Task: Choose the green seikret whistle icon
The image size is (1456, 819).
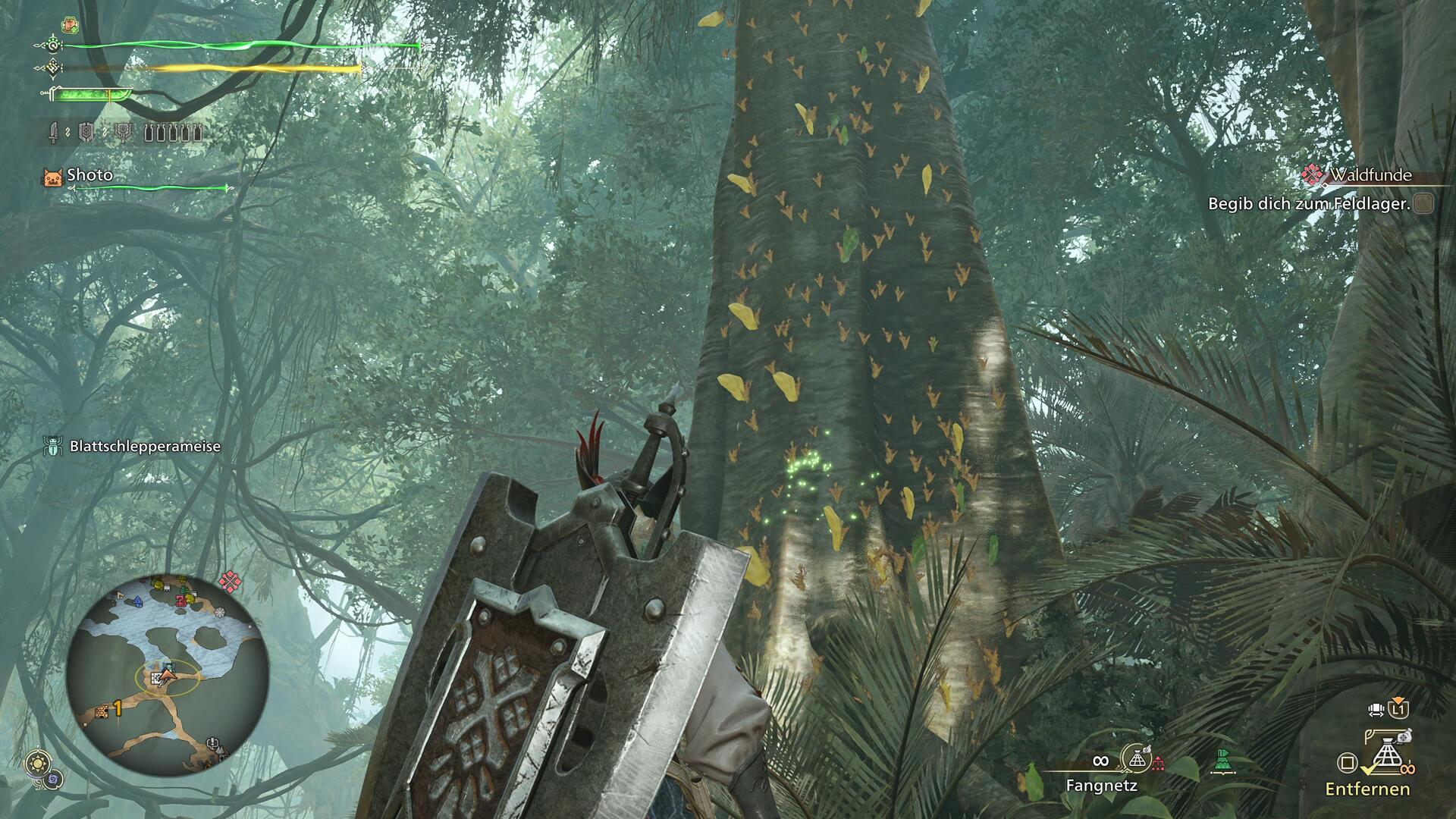Action: pyautogui.click(x=1222, y=760)
